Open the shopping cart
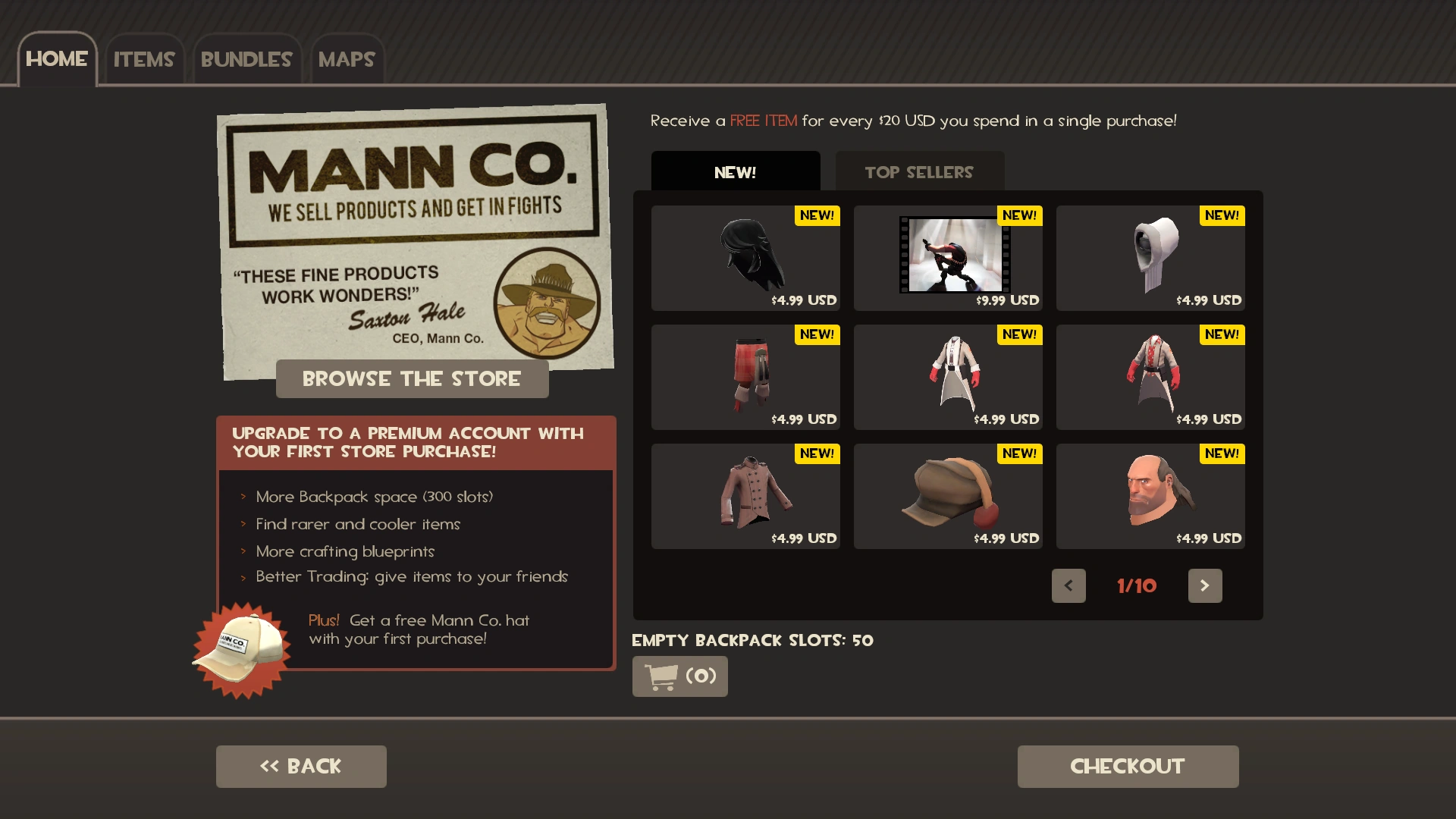 coord(679,676)
